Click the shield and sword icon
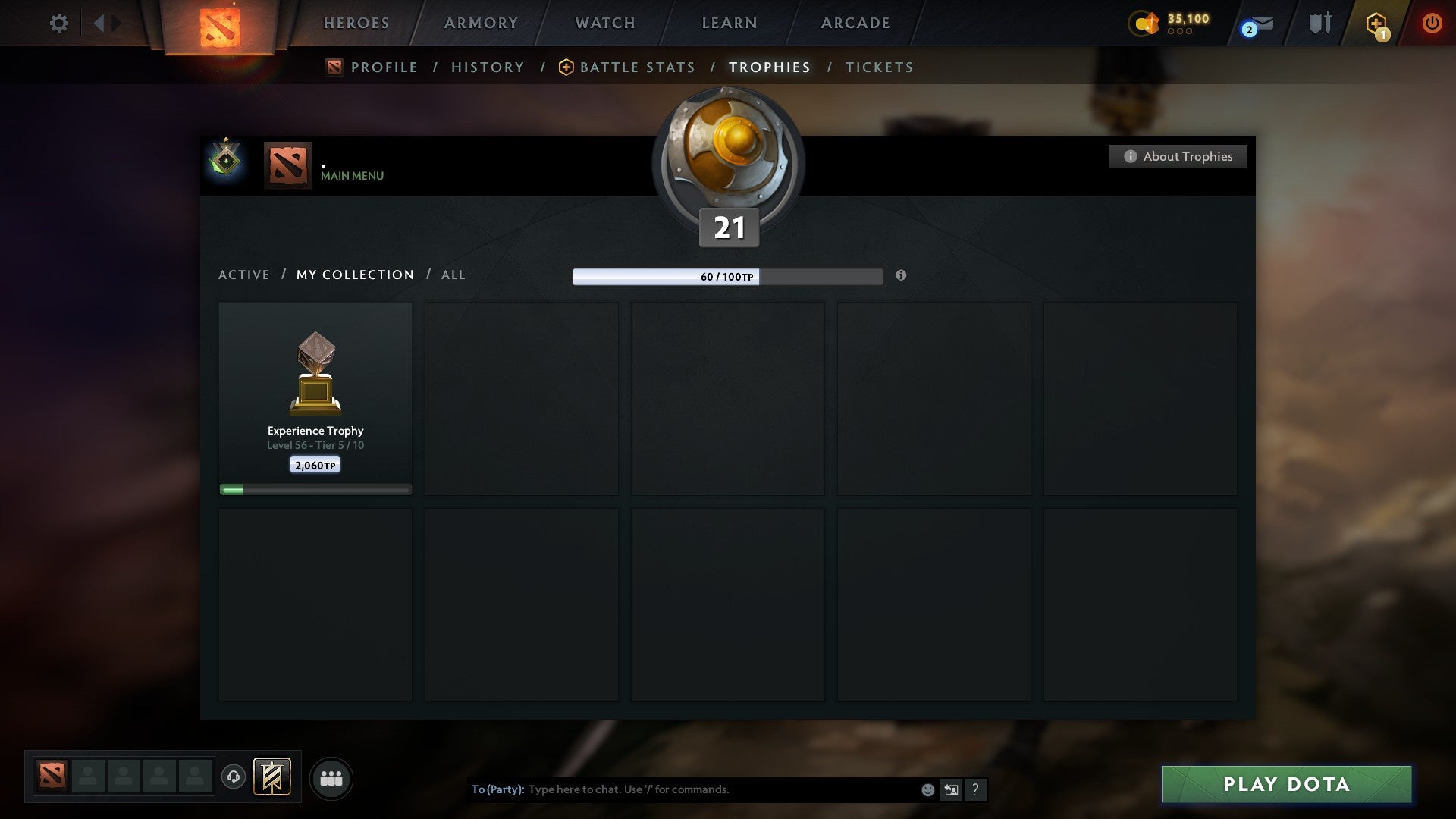1456x819 pixels. (1319, 24)
